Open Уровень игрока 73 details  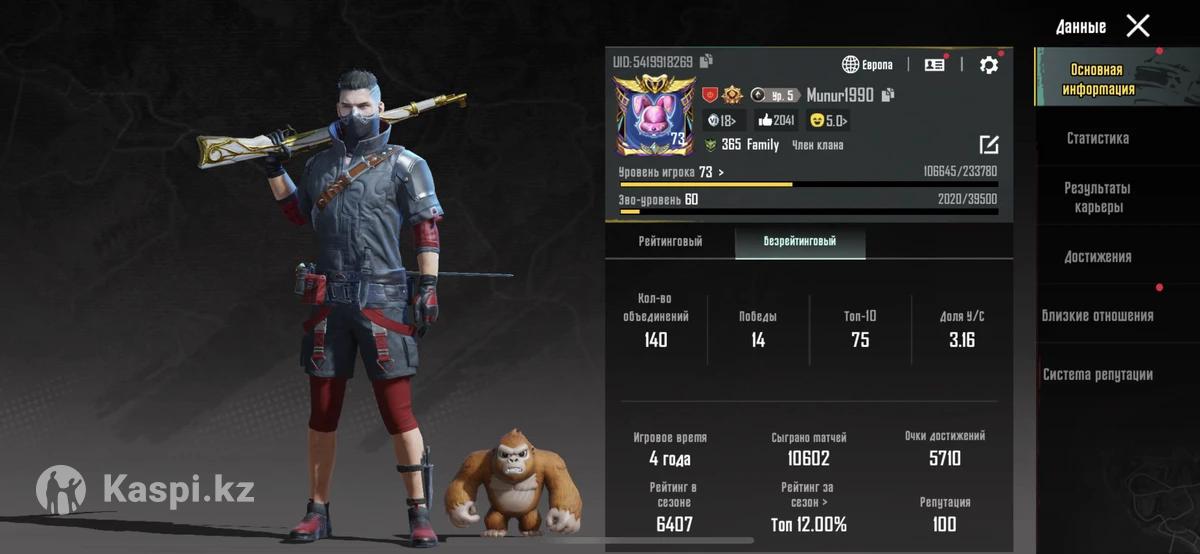[671, 173]
